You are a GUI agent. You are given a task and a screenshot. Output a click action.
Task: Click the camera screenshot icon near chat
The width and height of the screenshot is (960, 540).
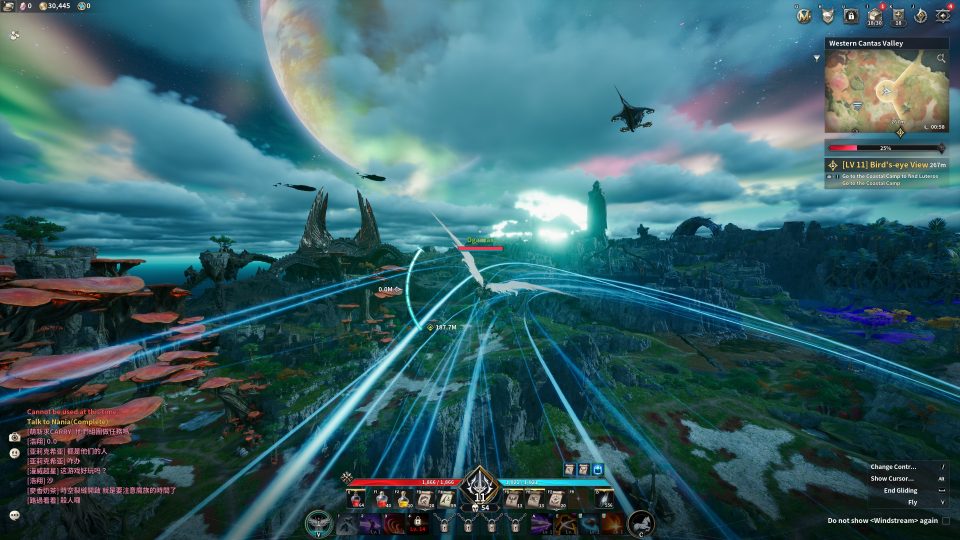(x=15, y=437)
